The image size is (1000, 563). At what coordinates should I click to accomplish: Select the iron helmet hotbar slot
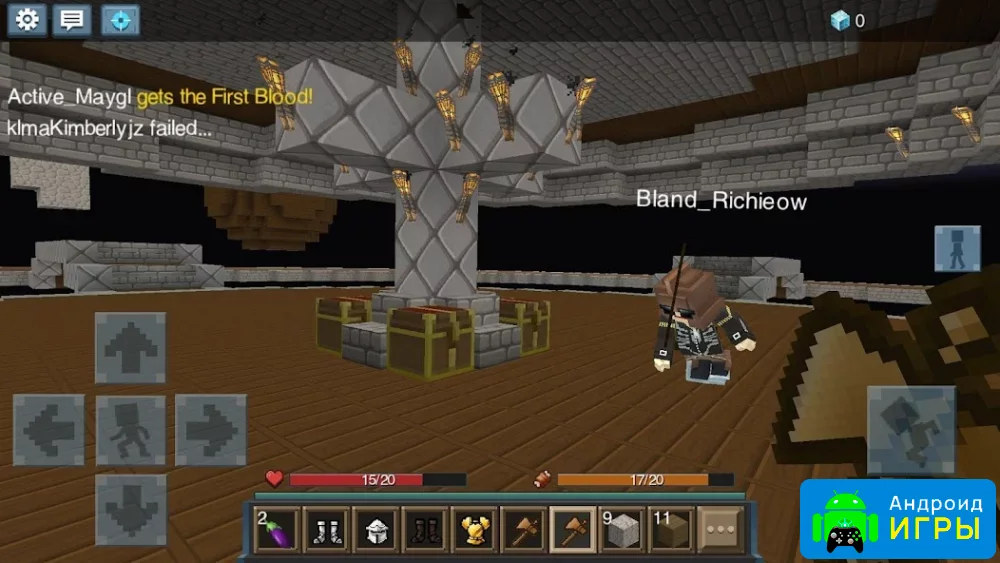376,529
